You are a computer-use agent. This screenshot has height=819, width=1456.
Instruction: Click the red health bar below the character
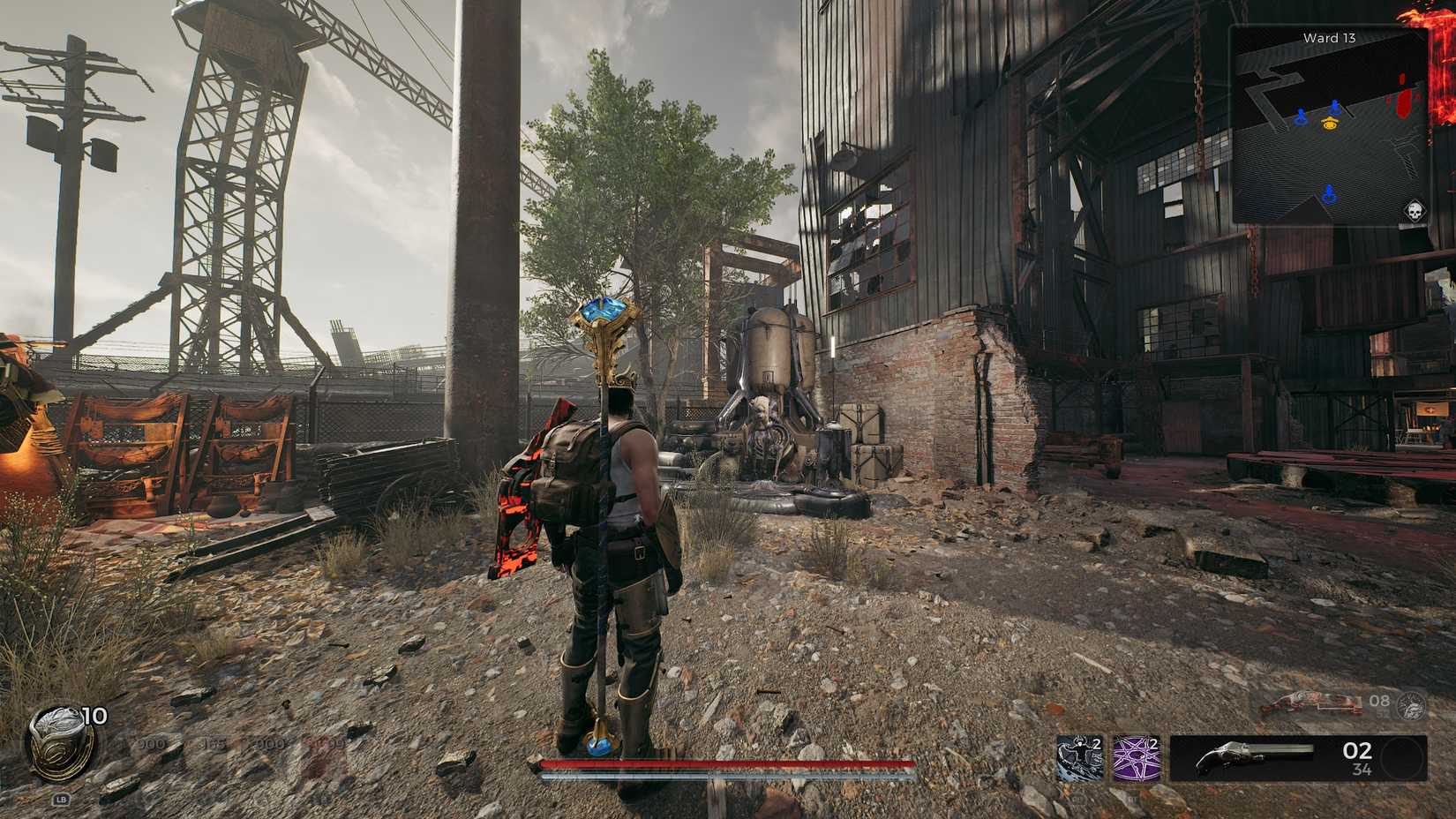[728, 764]
